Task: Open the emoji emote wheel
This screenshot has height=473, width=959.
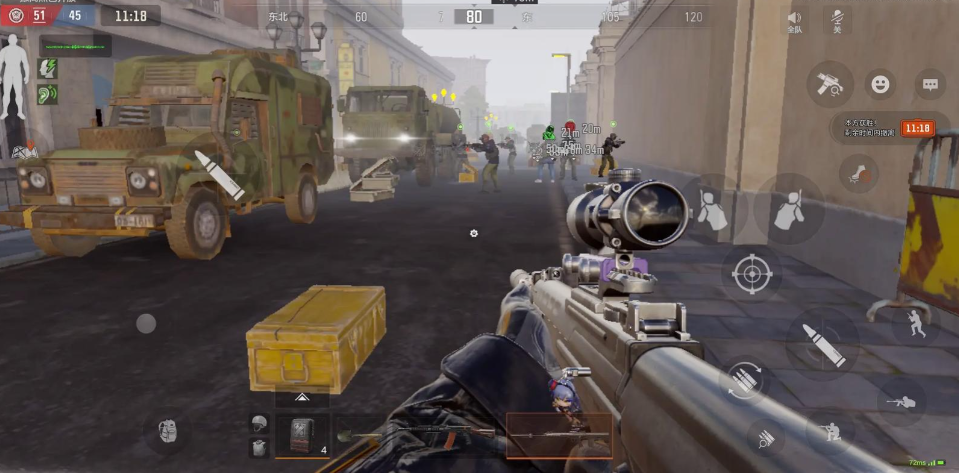Action: tap(880, 84)
